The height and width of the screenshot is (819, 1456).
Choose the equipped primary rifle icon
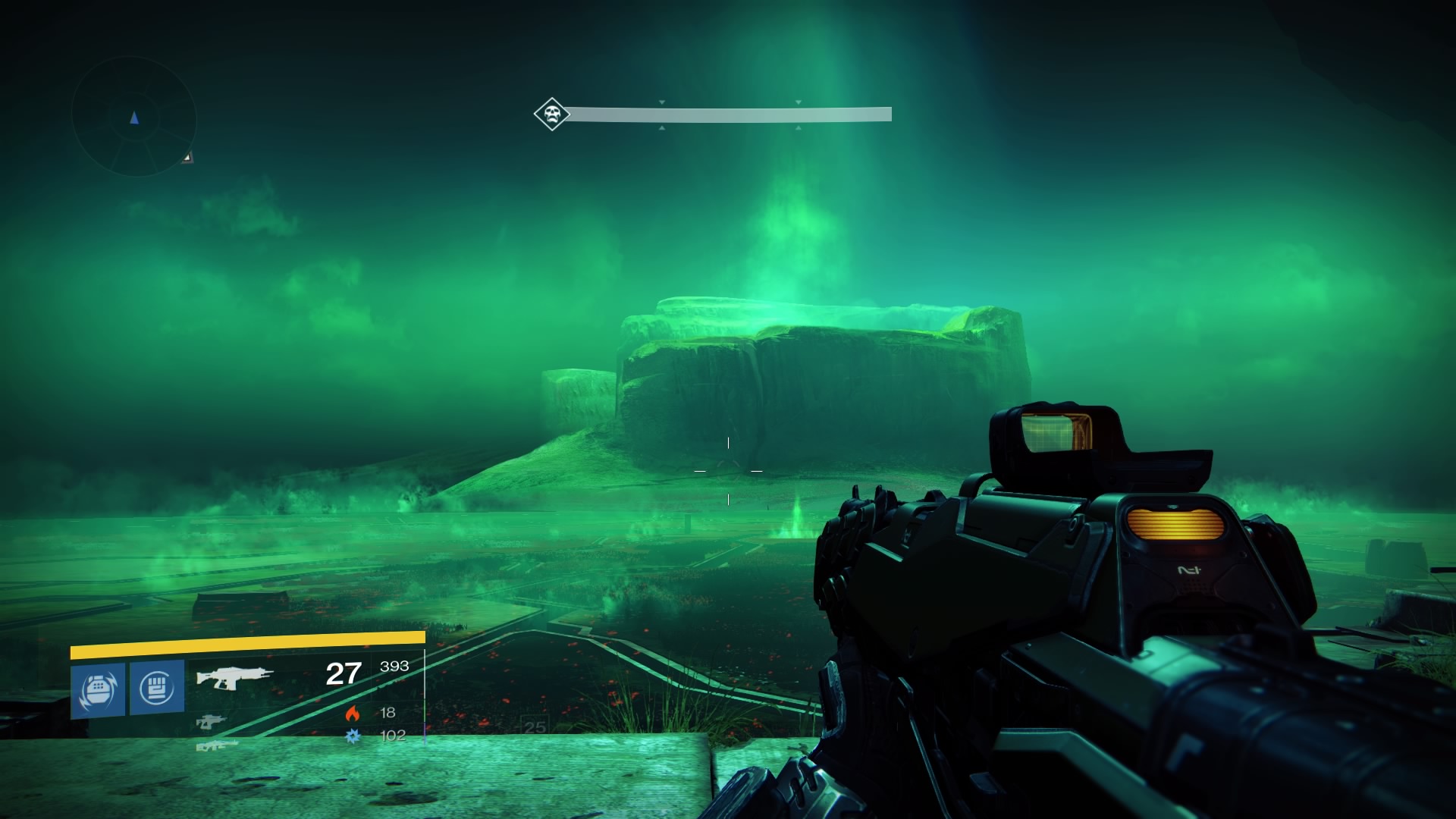pos(235,676)
